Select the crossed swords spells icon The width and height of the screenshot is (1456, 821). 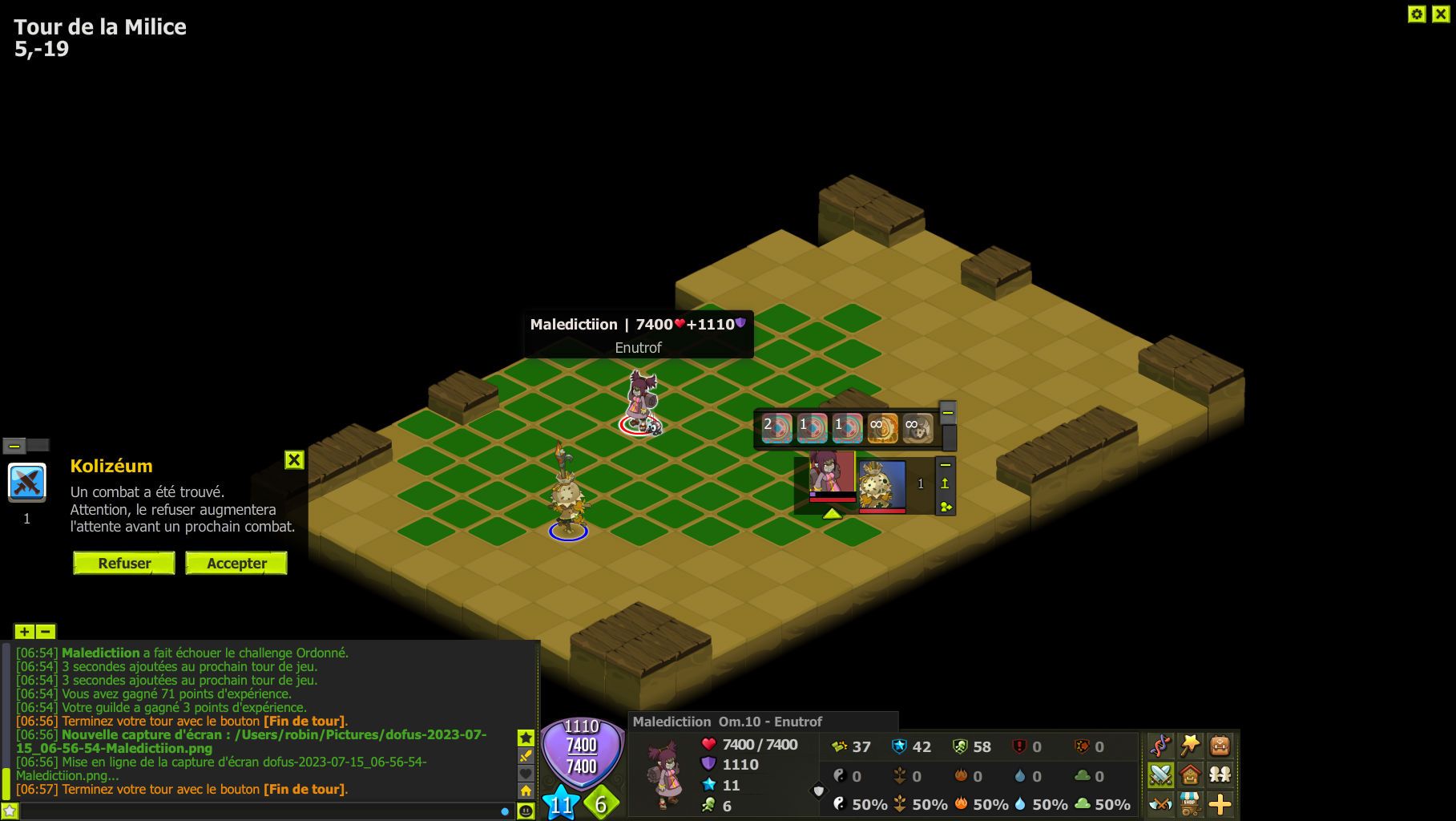tap(1160, 775)
